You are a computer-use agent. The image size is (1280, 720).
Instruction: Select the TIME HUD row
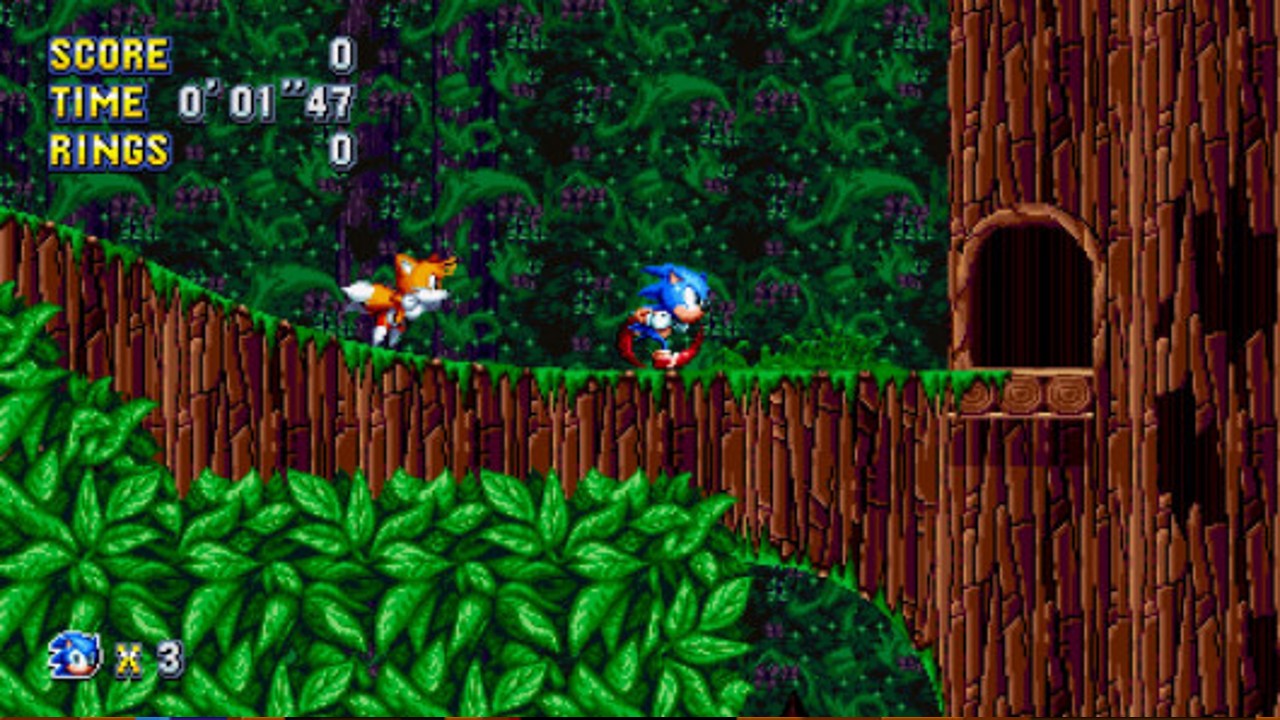pyautogui.click(x=200, y=103)
